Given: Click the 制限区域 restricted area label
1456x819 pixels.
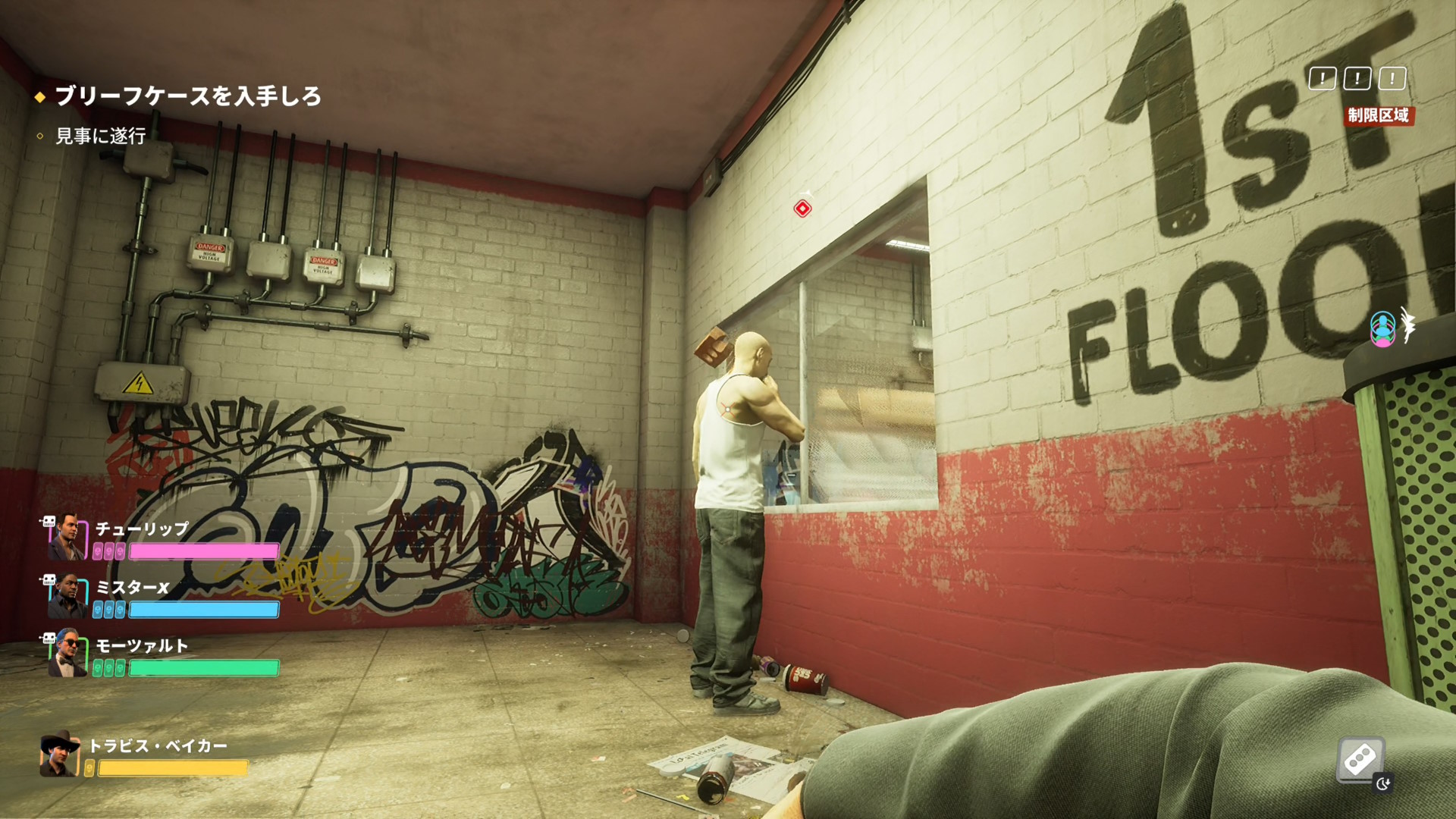Looking at the screenshot, I should pyautogui.click(x=1378, y=115).
